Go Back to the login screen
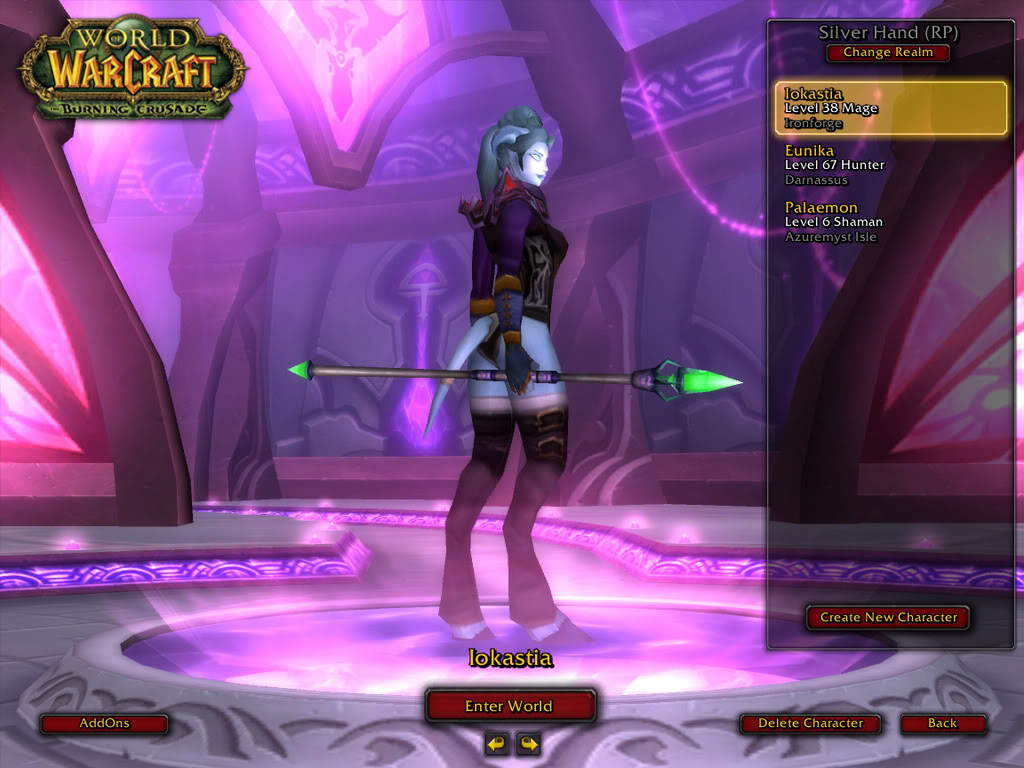1024x768 pixels. pos(942,723)
